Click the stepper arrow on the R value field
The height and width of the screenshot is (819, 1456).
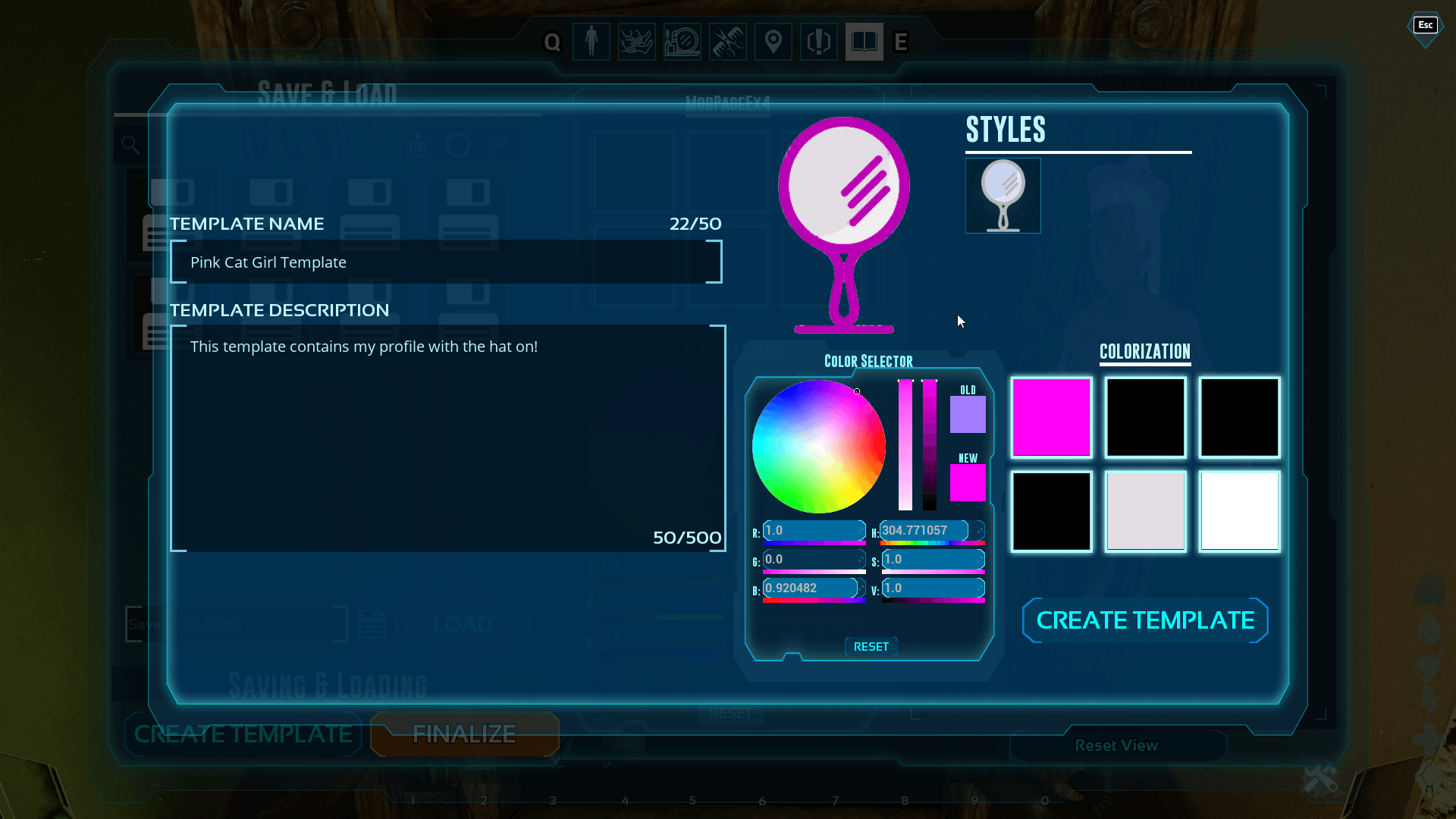coord(859,531)
